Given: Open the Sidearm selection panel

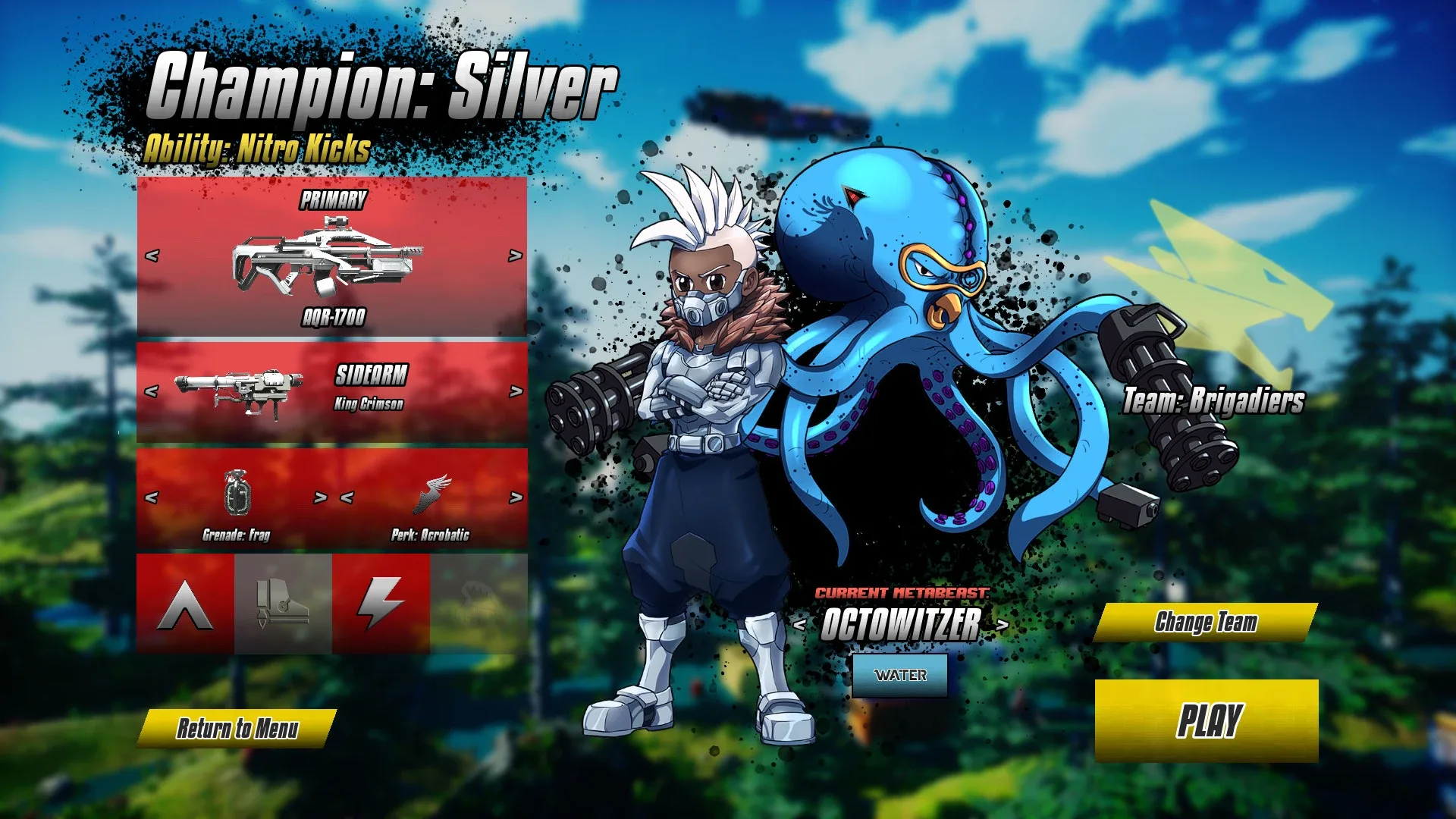Looking at the screenshot, I should click(372, 373).
